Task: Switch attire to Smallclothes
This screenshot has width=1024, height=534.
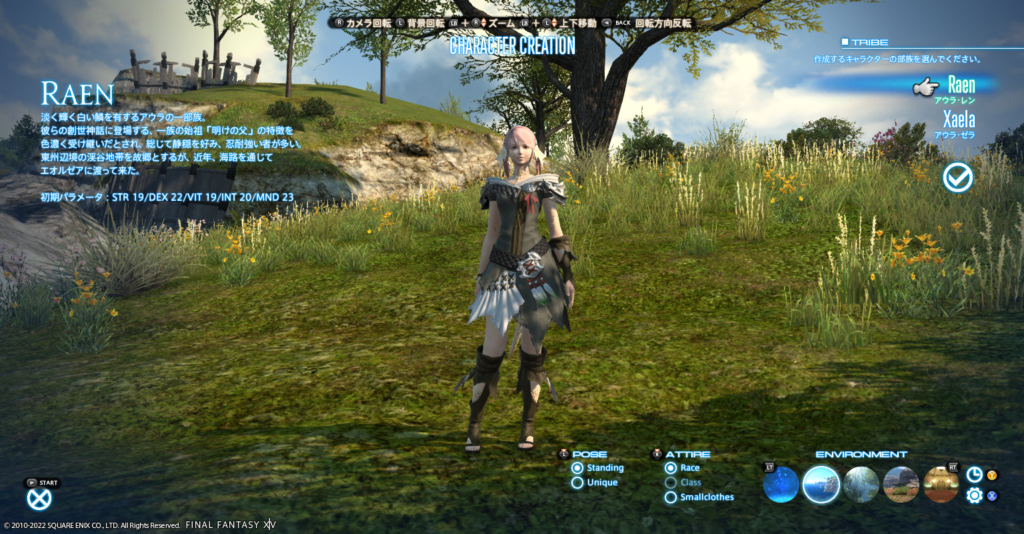Action: pos(671,497)
